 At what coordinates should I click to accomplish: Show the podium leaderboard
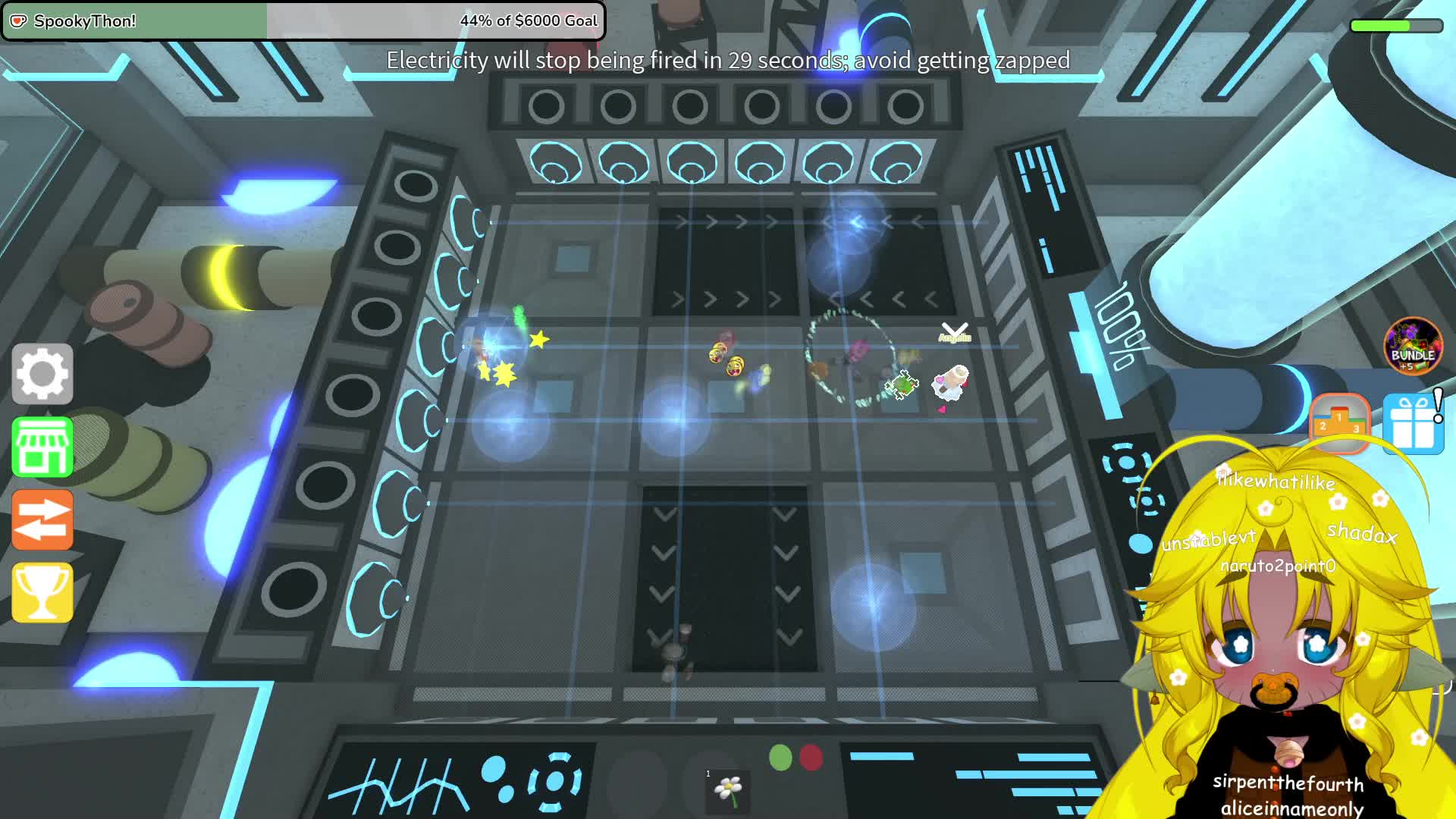point(1339,422)
